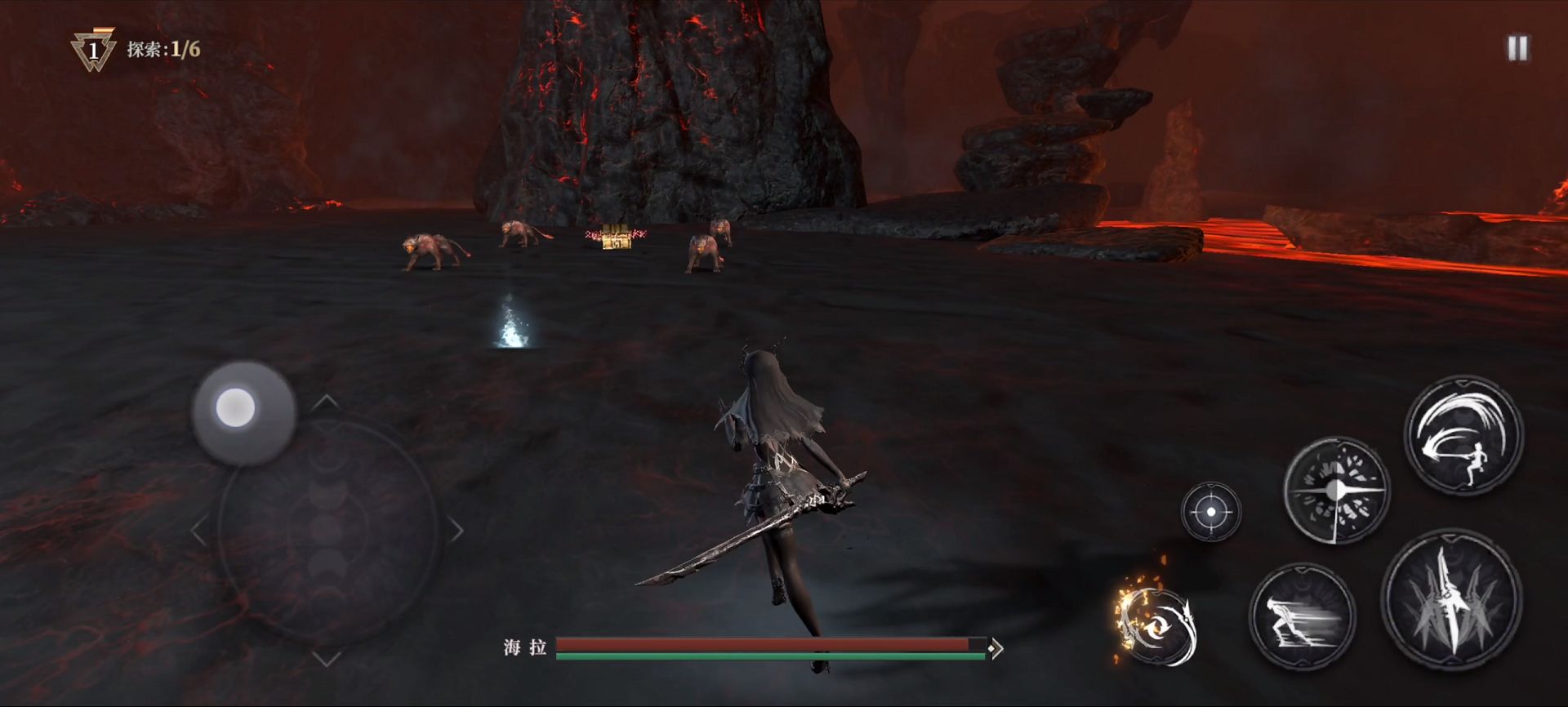This screenshot has height=707, width=1568.
Task: Trigger the shattering burst skill icon
Action: click(x=1335, y=491)
